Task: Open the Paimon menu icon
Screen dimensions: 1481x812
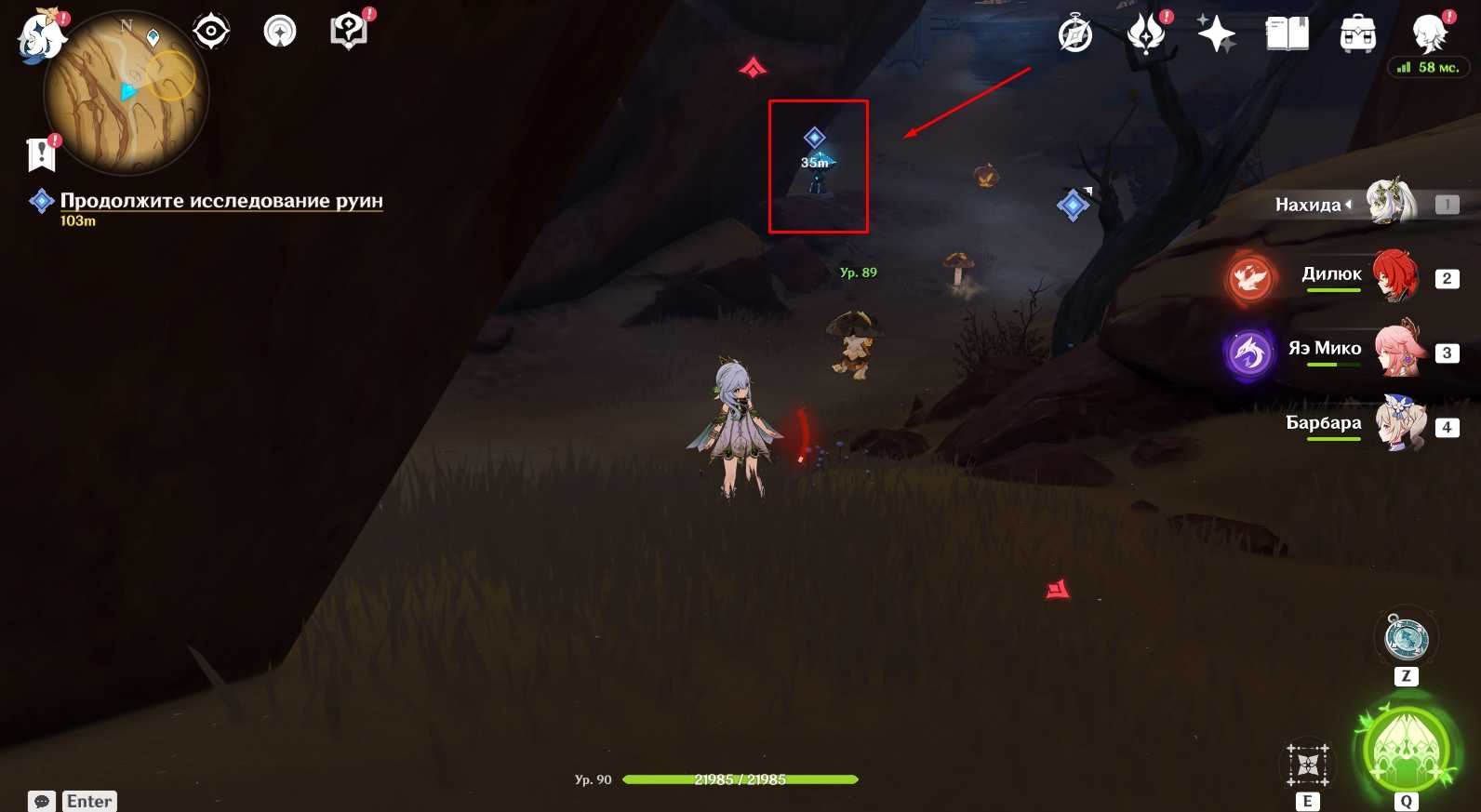Action: coord(41,37)
